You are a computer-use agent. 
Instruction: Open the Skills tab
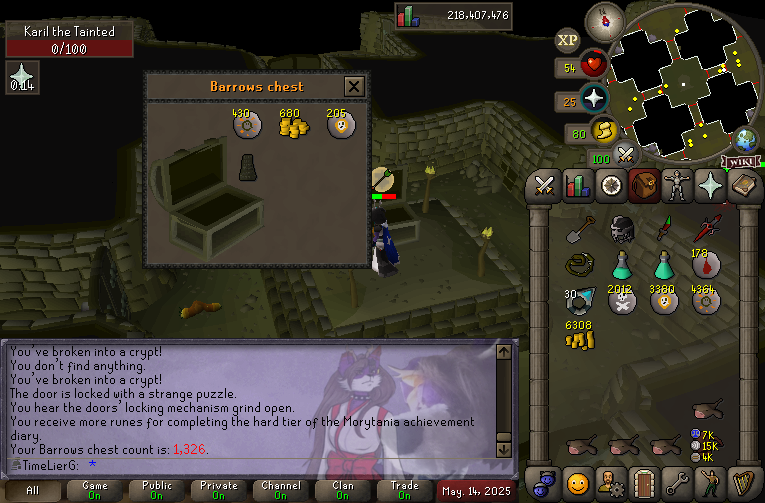coord(578,186)
